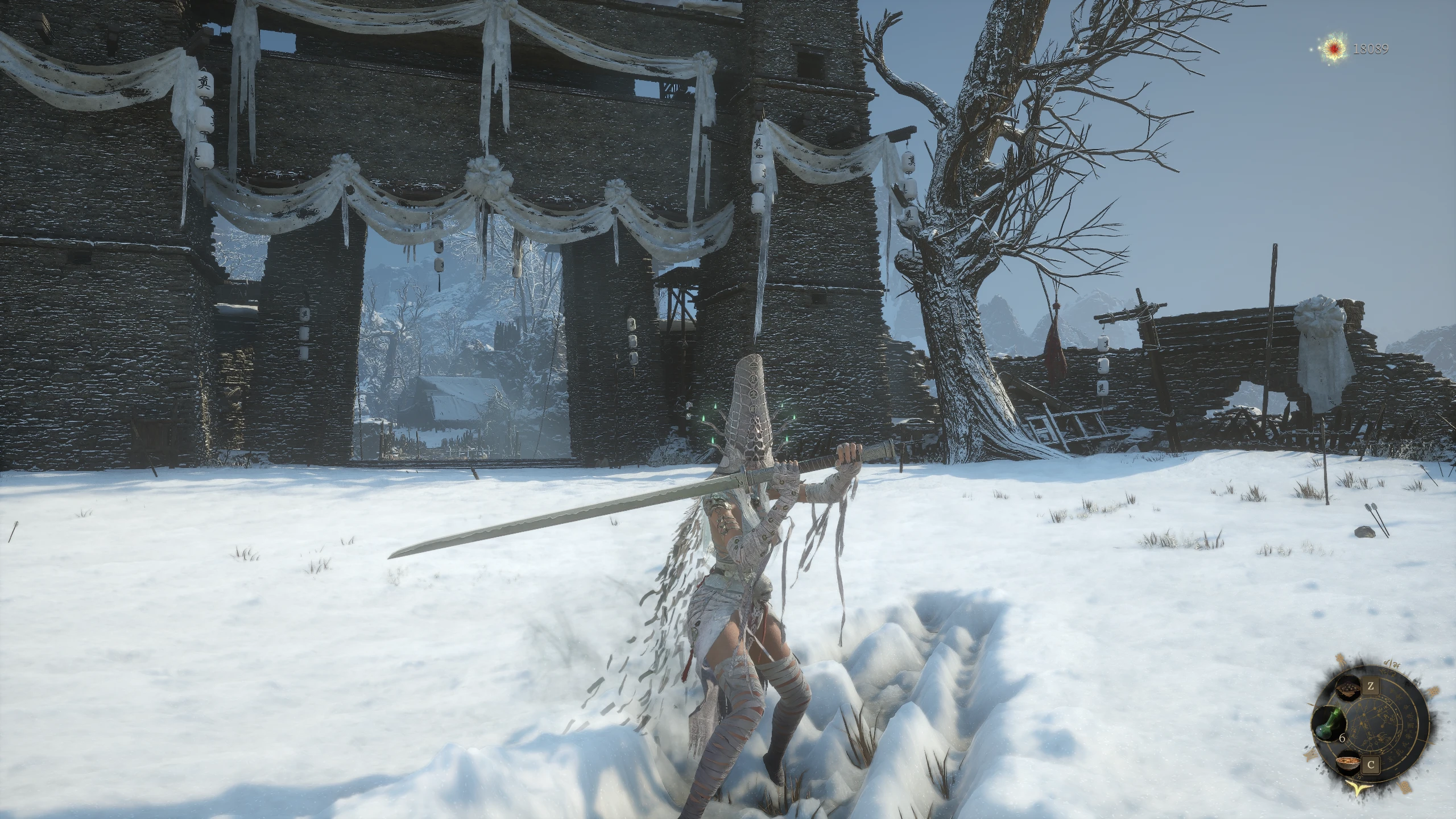Select the bowl item bound to C
The width and height of the screenshot is (1456, 819).
(1349, 763)
